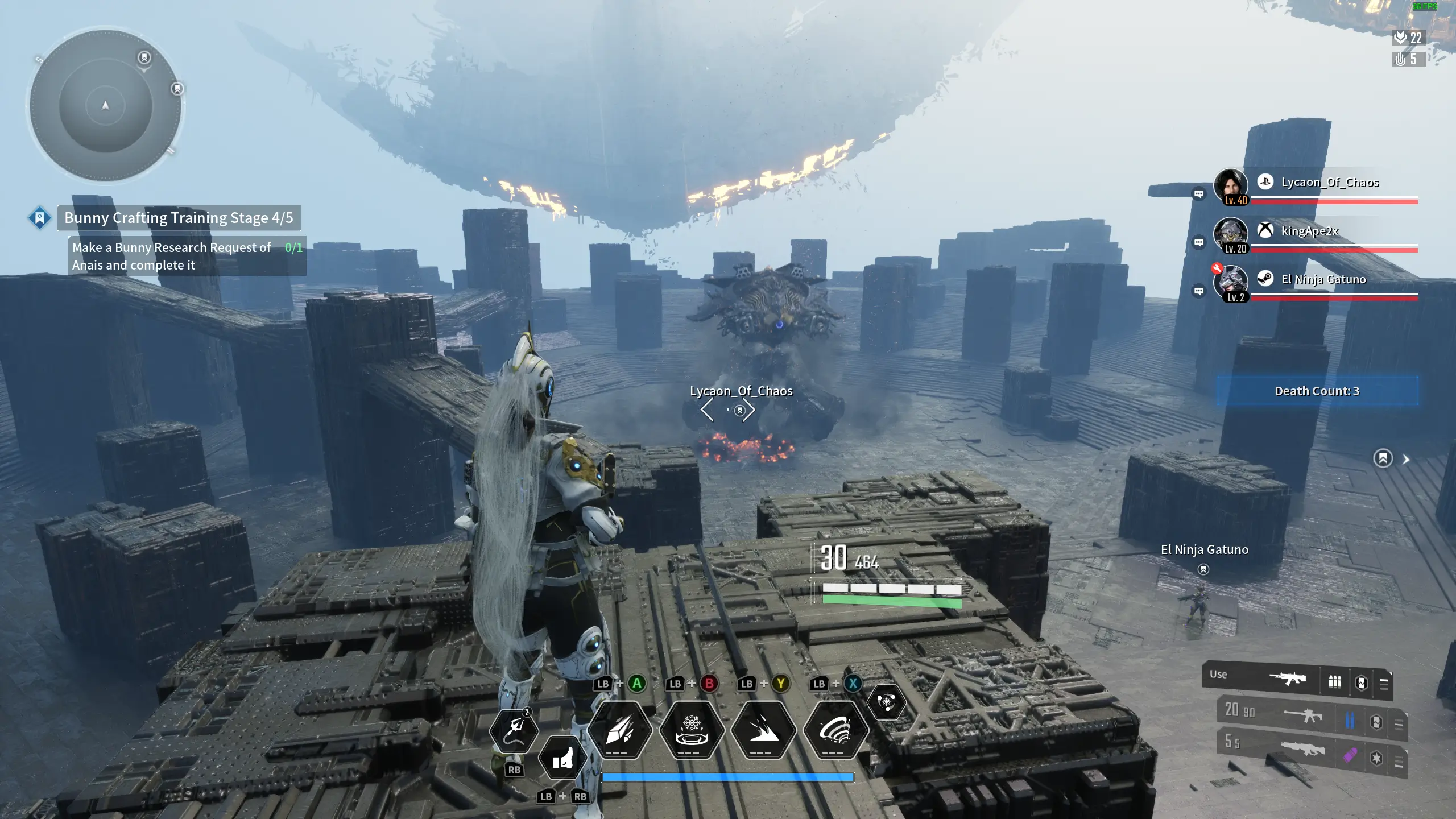
Task: Click the chat bubble beside kingApe2x
Action: tap(1198, 243)
